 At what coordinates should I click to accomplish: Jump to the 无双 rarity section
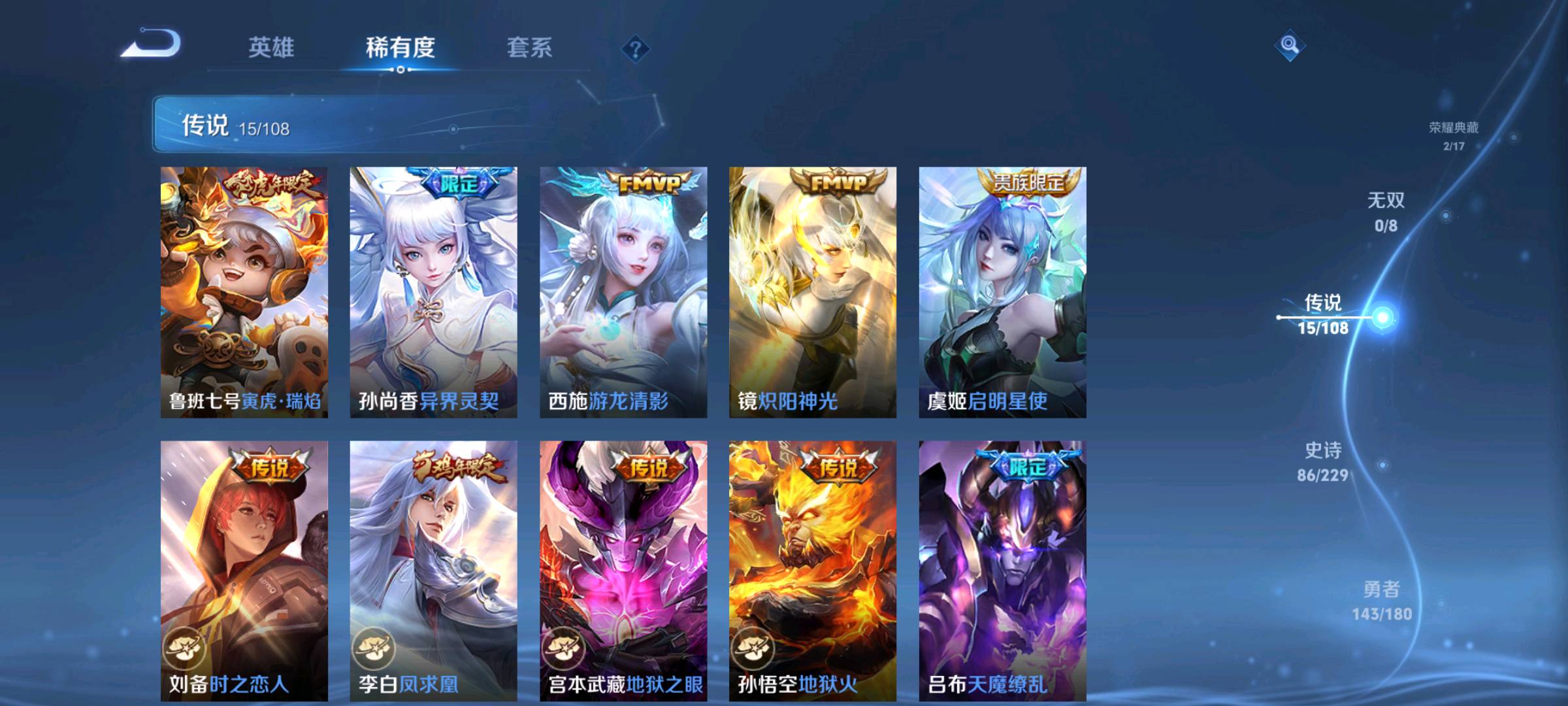coord(1386,212)
